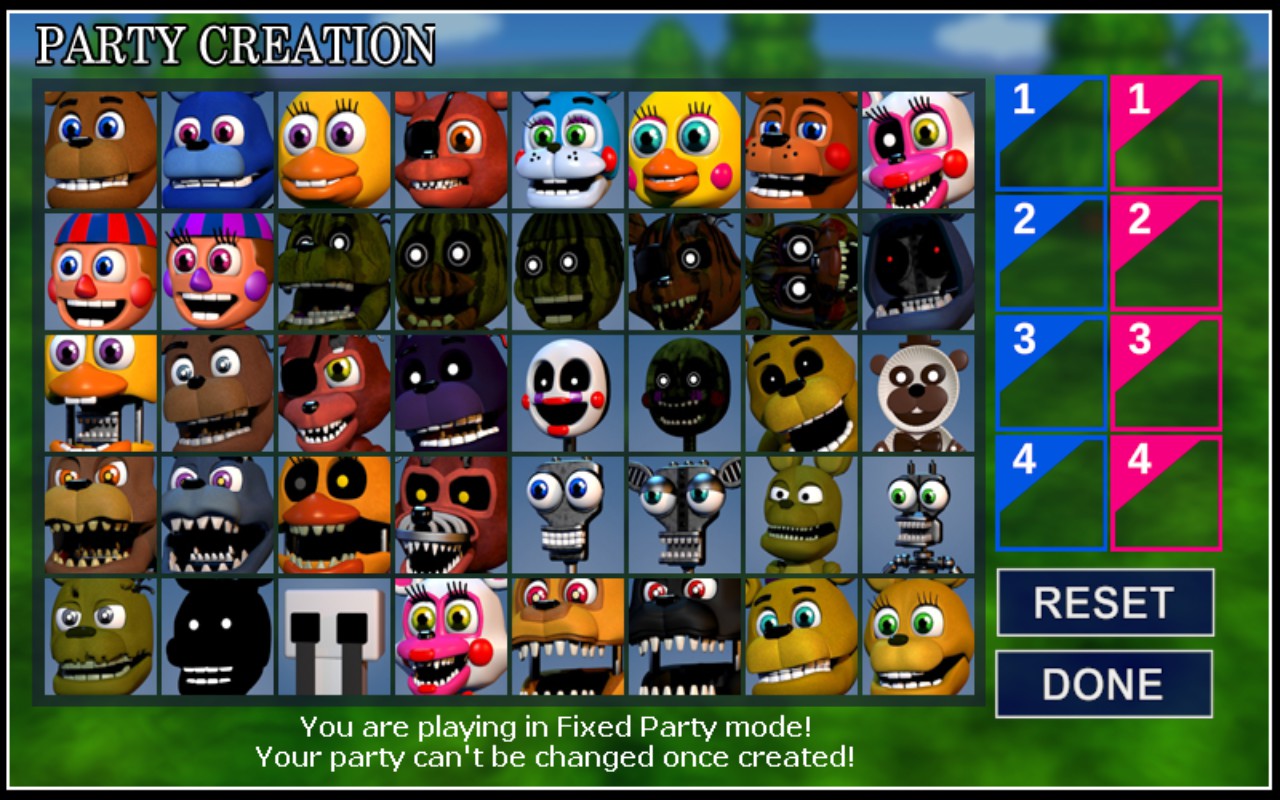Select Endo-02 with the metal head
This screenshot has width=1280, height=800.
click(x=683, y=513)
